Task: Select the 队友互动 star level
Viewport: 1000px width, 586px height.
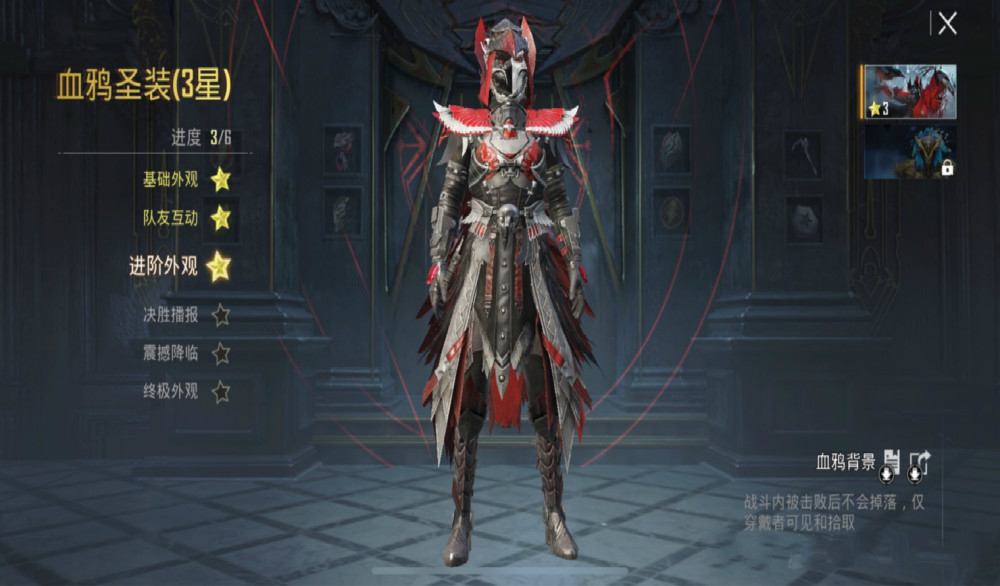Action: pyautogui.click(x=220, y=217)
